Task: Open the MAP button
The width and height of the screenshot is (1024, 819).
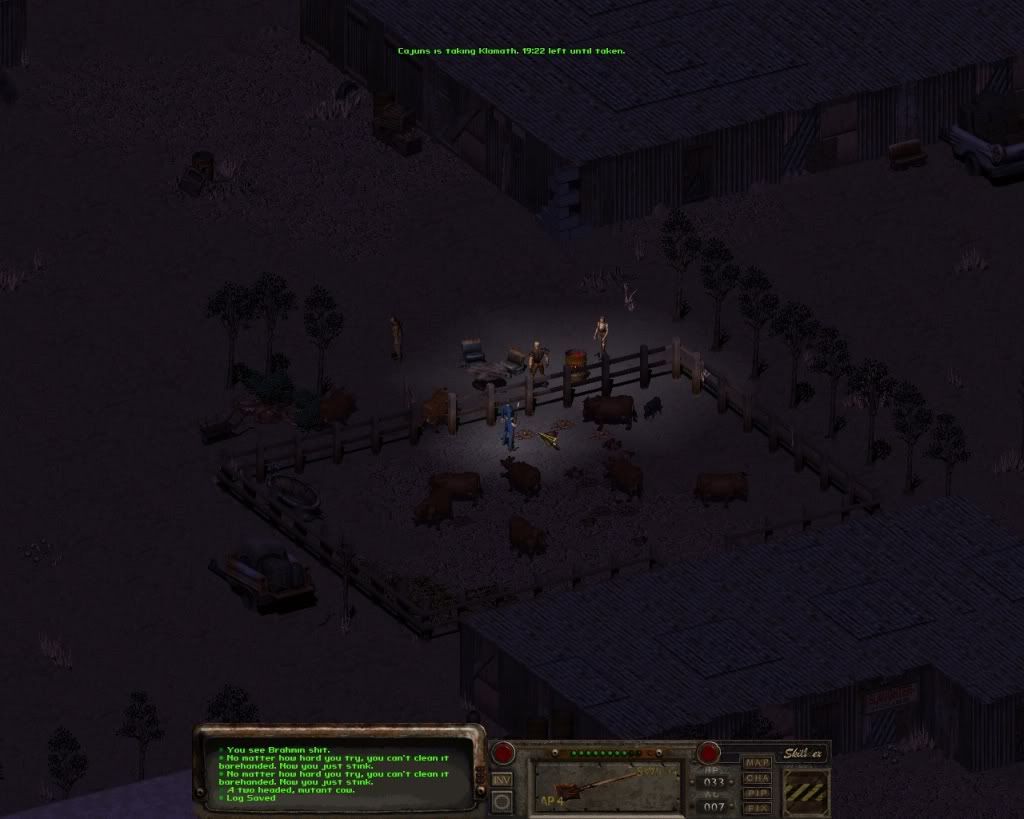Action: coord(757,762)
